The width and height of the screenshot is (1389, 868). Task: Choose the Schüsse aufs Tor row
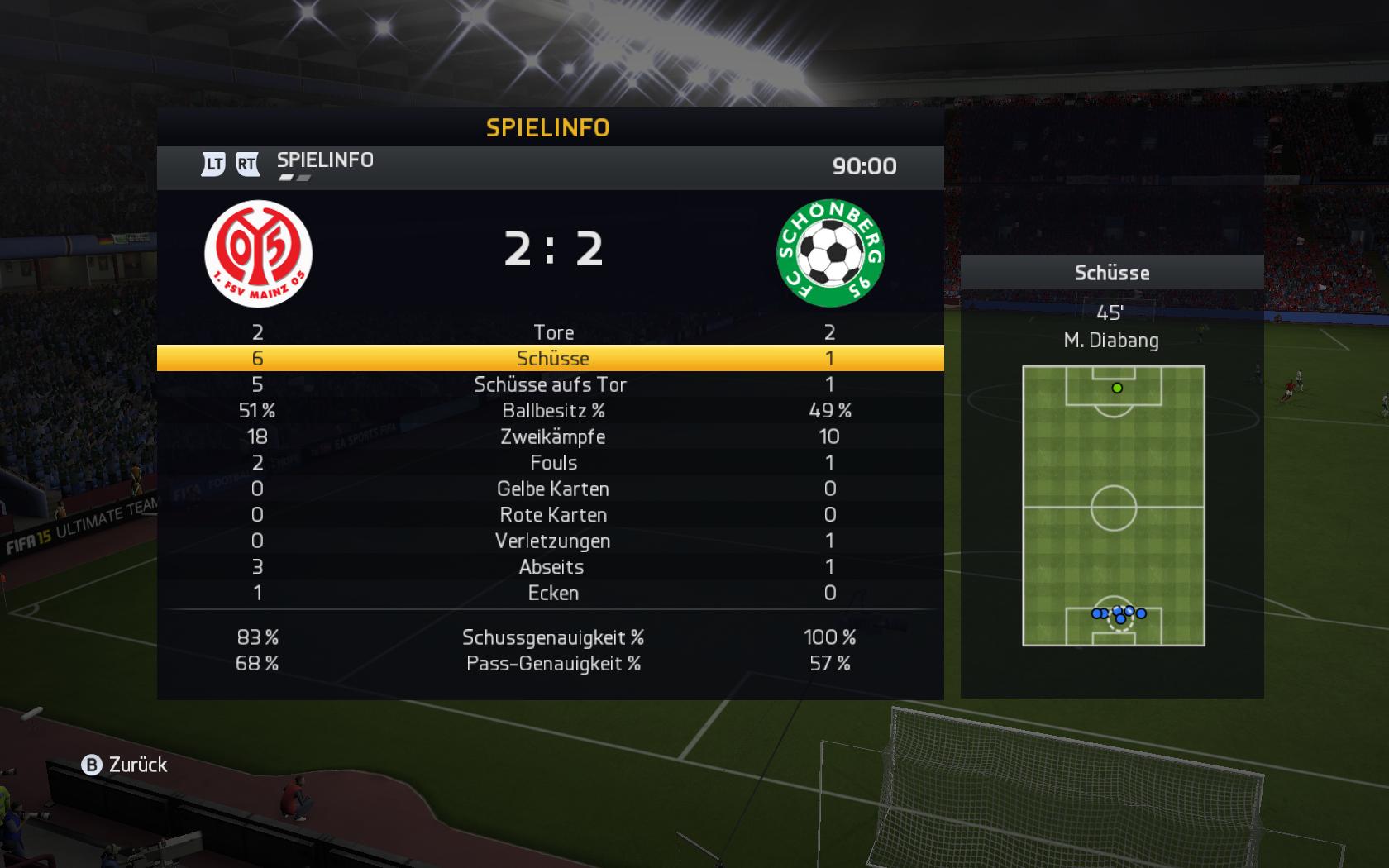coord(551,384)
